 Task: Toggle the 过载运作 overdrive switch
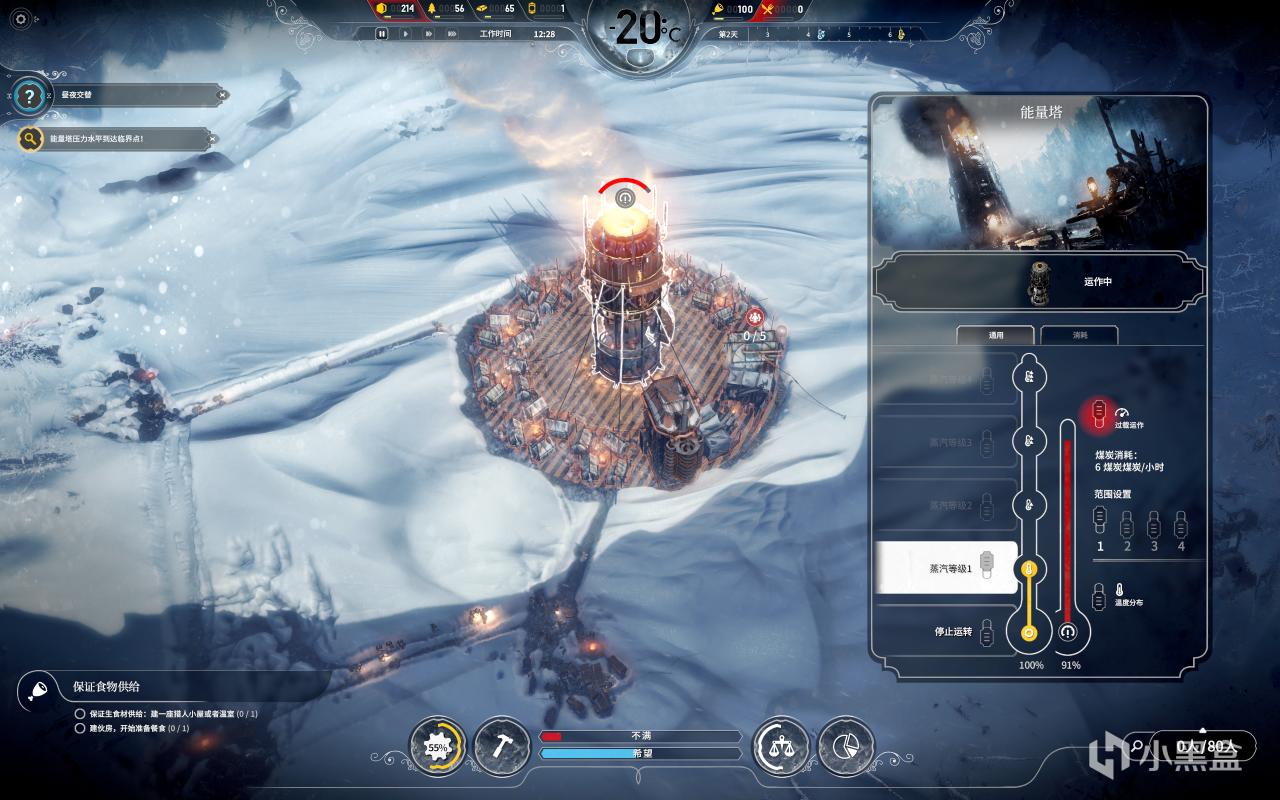click(1099, 411)
